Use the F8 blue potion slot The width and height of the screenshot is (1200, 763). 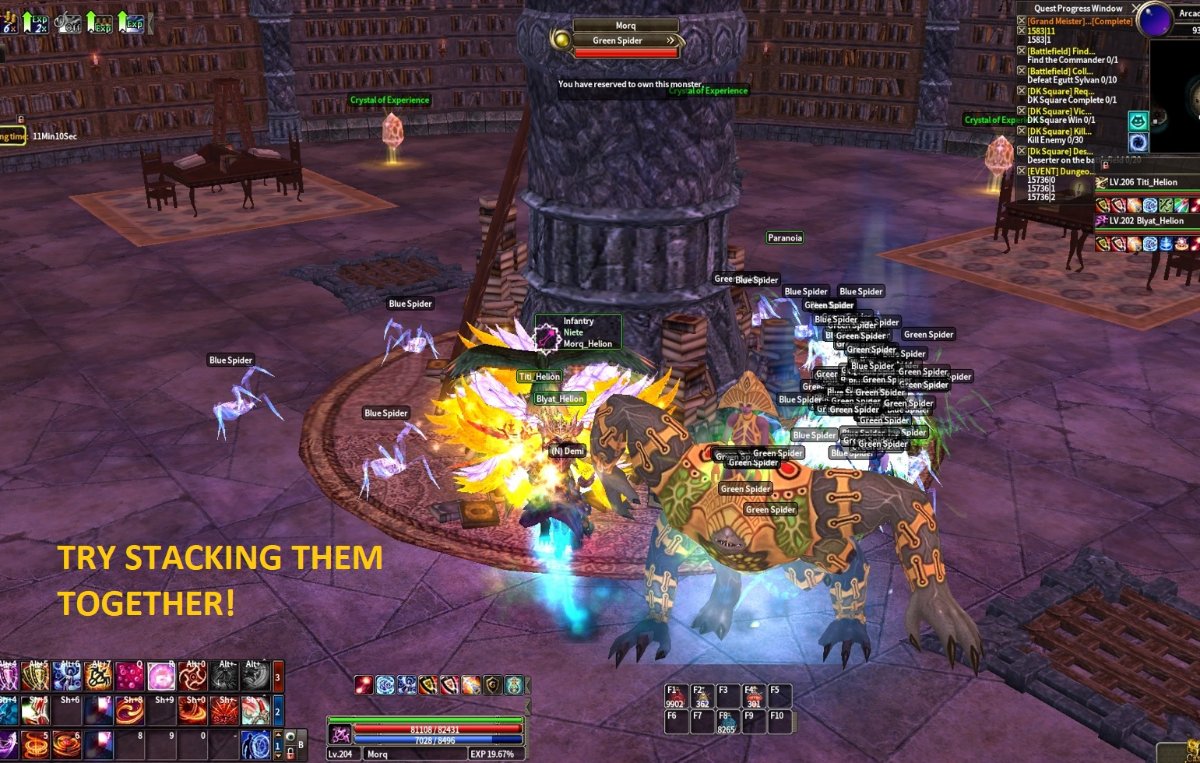pos(728,722)
